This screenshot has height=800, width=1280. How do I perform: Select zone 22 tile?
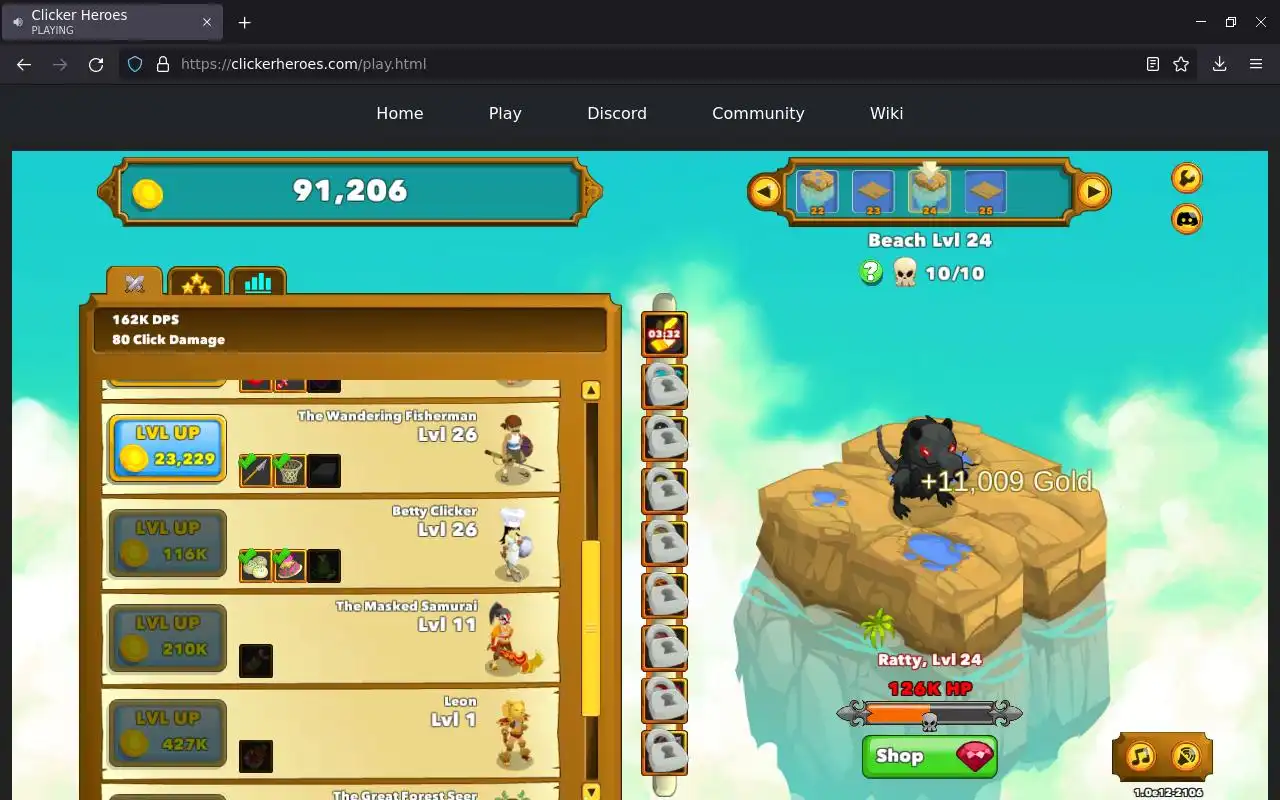point(817,191)
